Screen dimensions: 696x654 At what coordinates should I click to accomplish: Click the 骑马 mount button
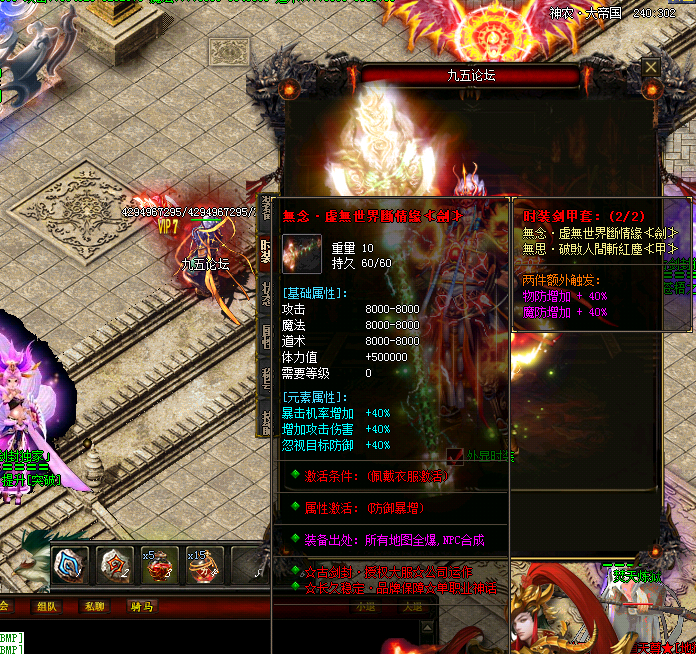(x=142, y=606)
